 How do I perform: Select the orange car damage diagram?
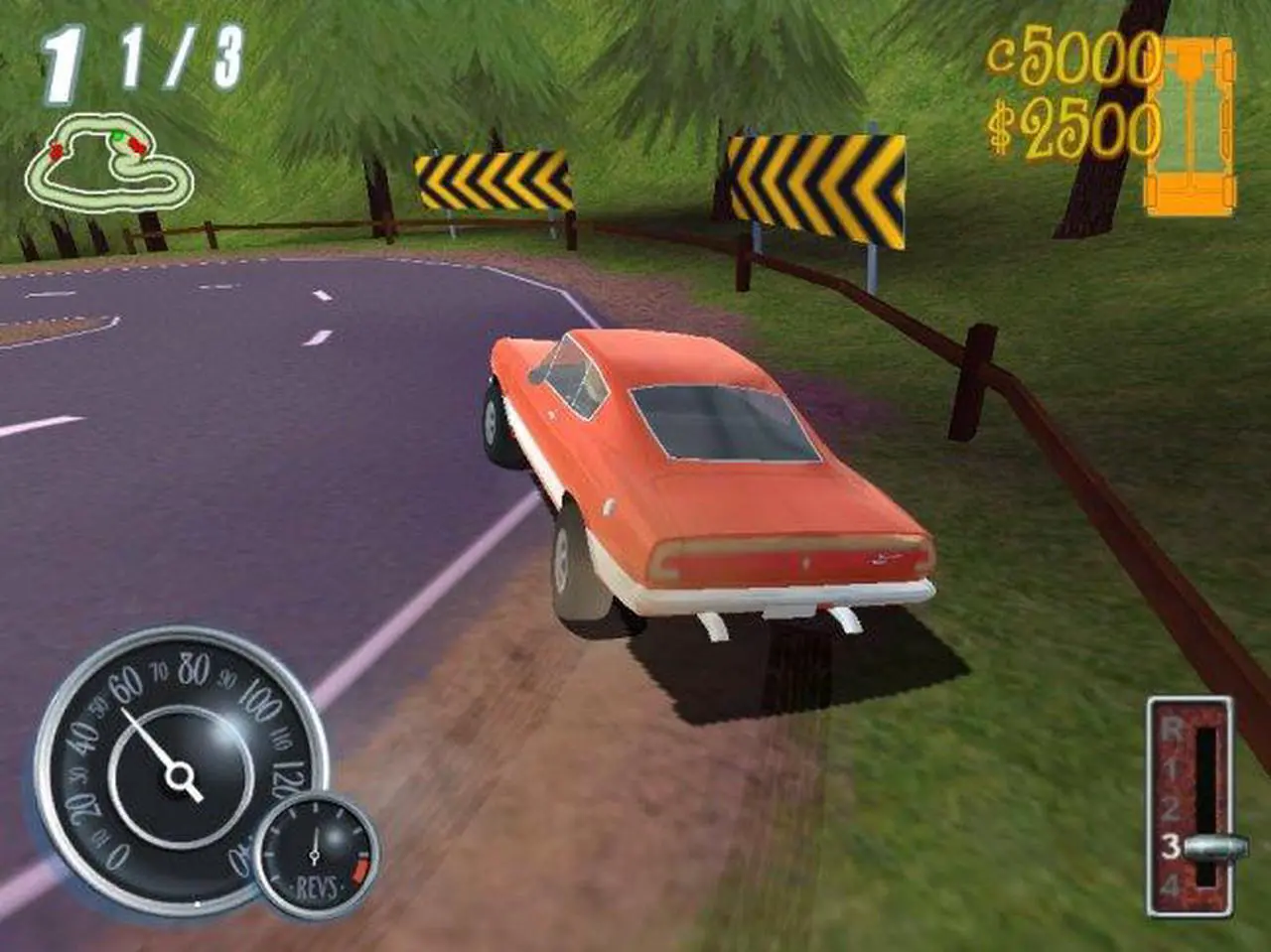click(1190, 126)
